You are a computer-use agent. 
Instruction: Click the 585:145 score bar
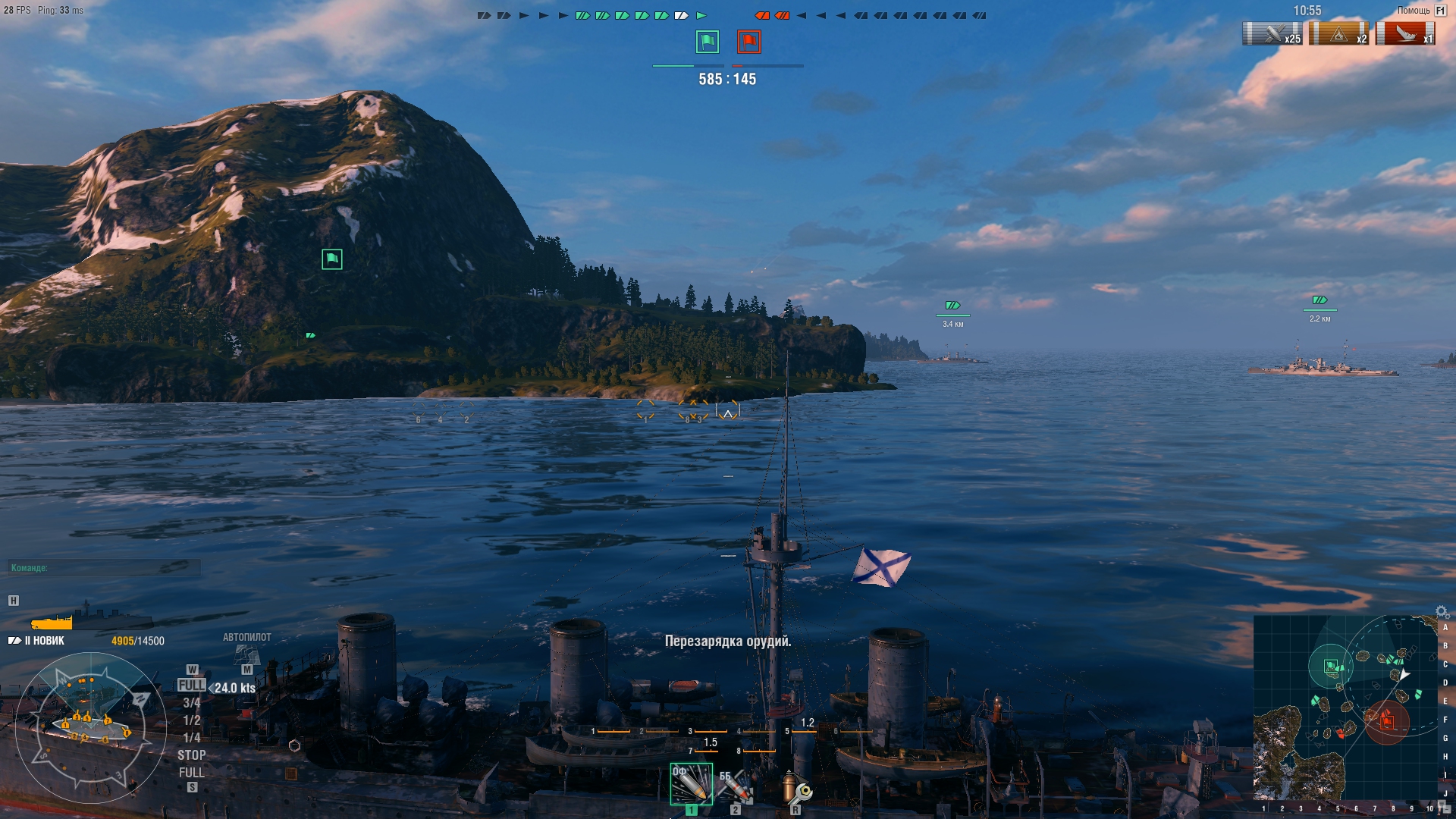[726, 79]
